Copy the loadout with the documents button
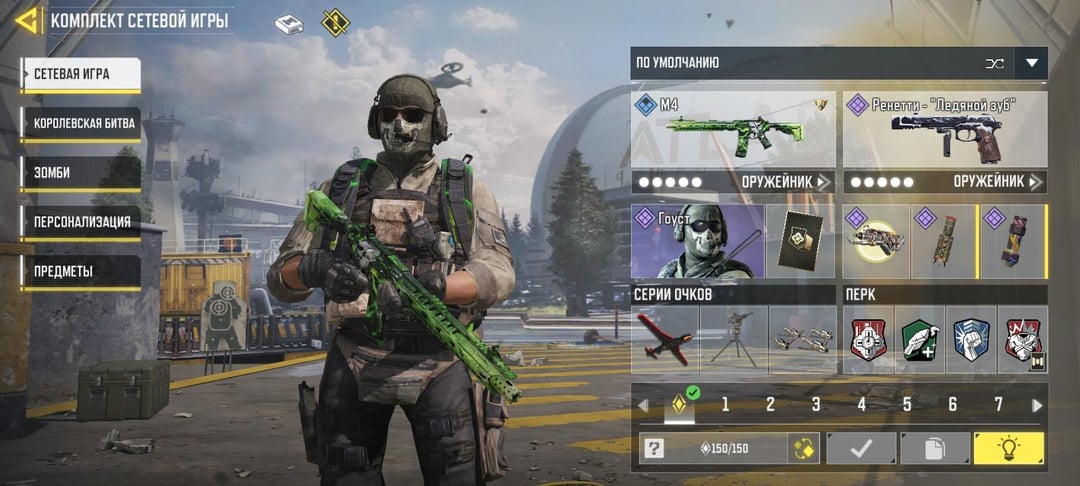1080x486 pixels. click(935, 448)
